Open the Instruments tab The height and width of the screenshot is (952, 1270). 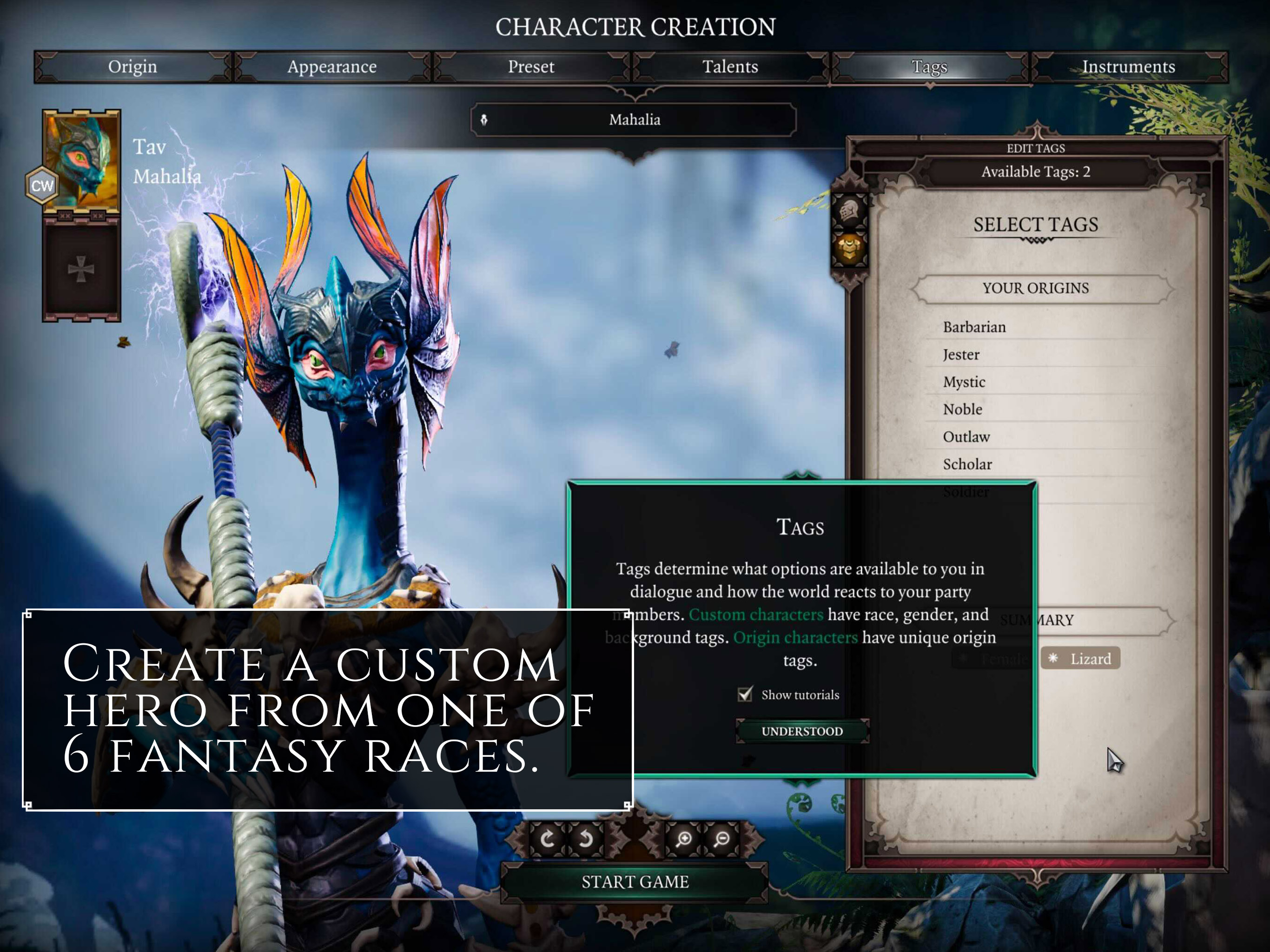click(x=1128, y=66)
